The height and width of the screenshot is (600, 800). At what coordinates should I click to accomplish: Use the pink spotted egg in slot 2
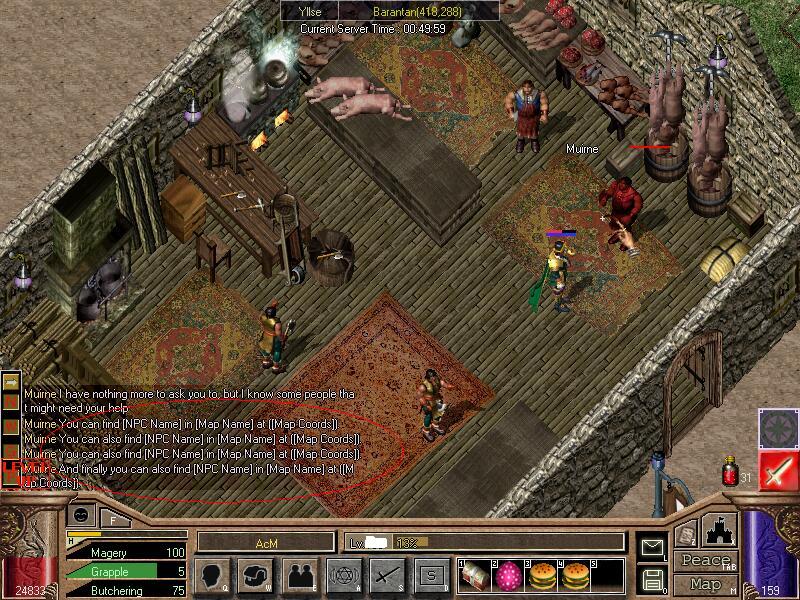[509, 575]
